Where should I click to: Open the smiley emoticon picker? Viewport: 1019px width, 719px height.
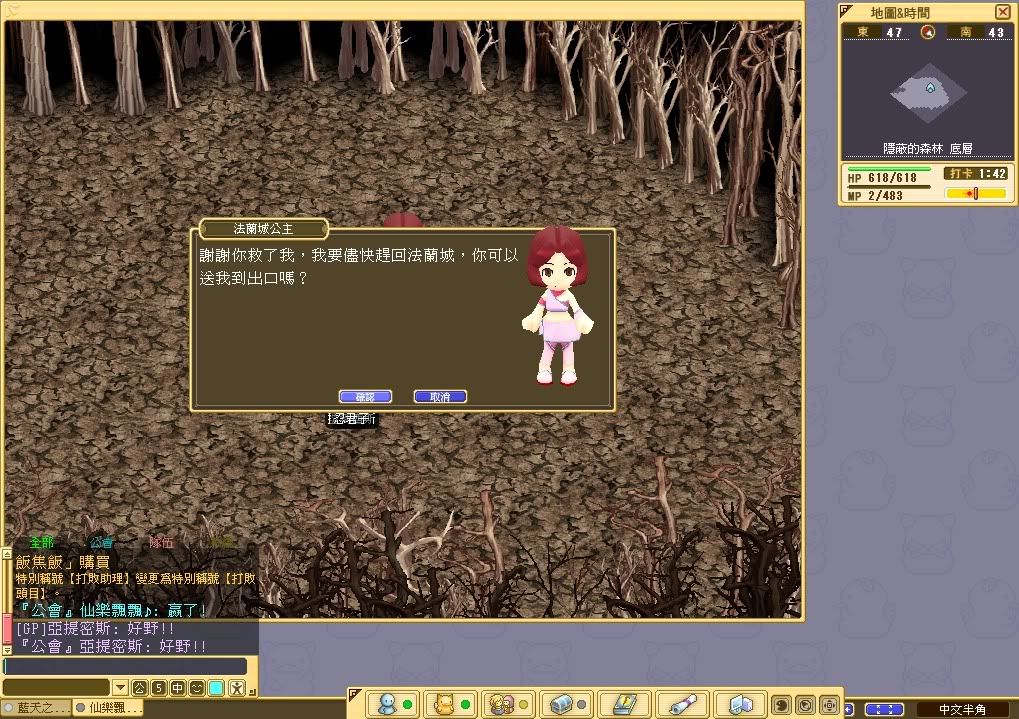tap(196, 688)
